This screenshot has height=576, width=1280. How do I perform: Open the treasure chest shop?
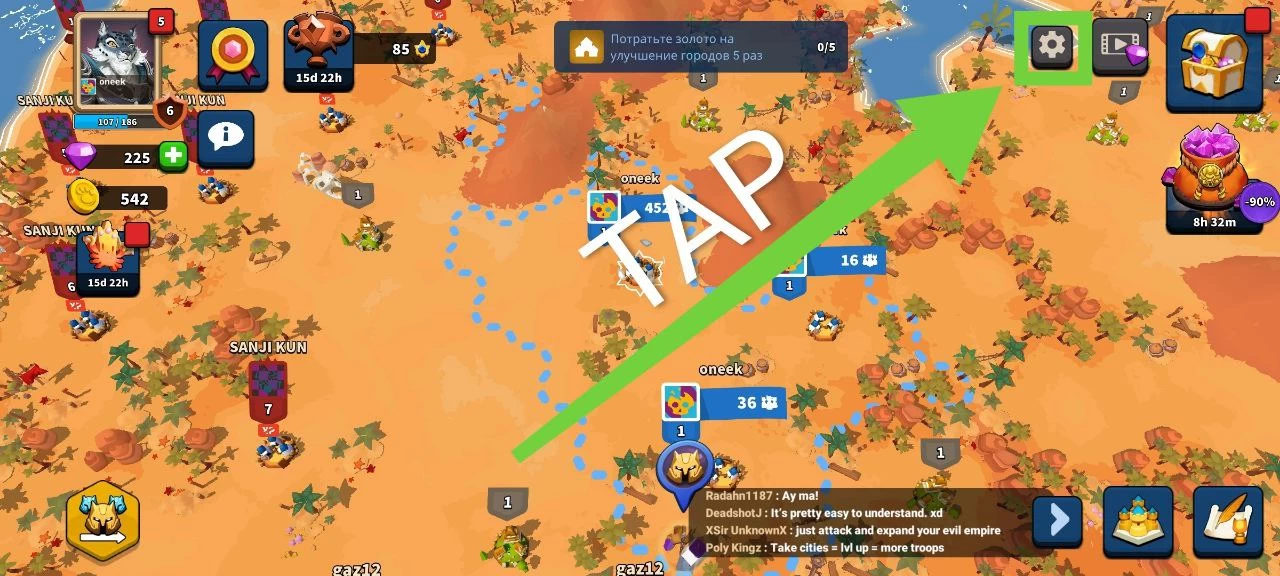1212,57
